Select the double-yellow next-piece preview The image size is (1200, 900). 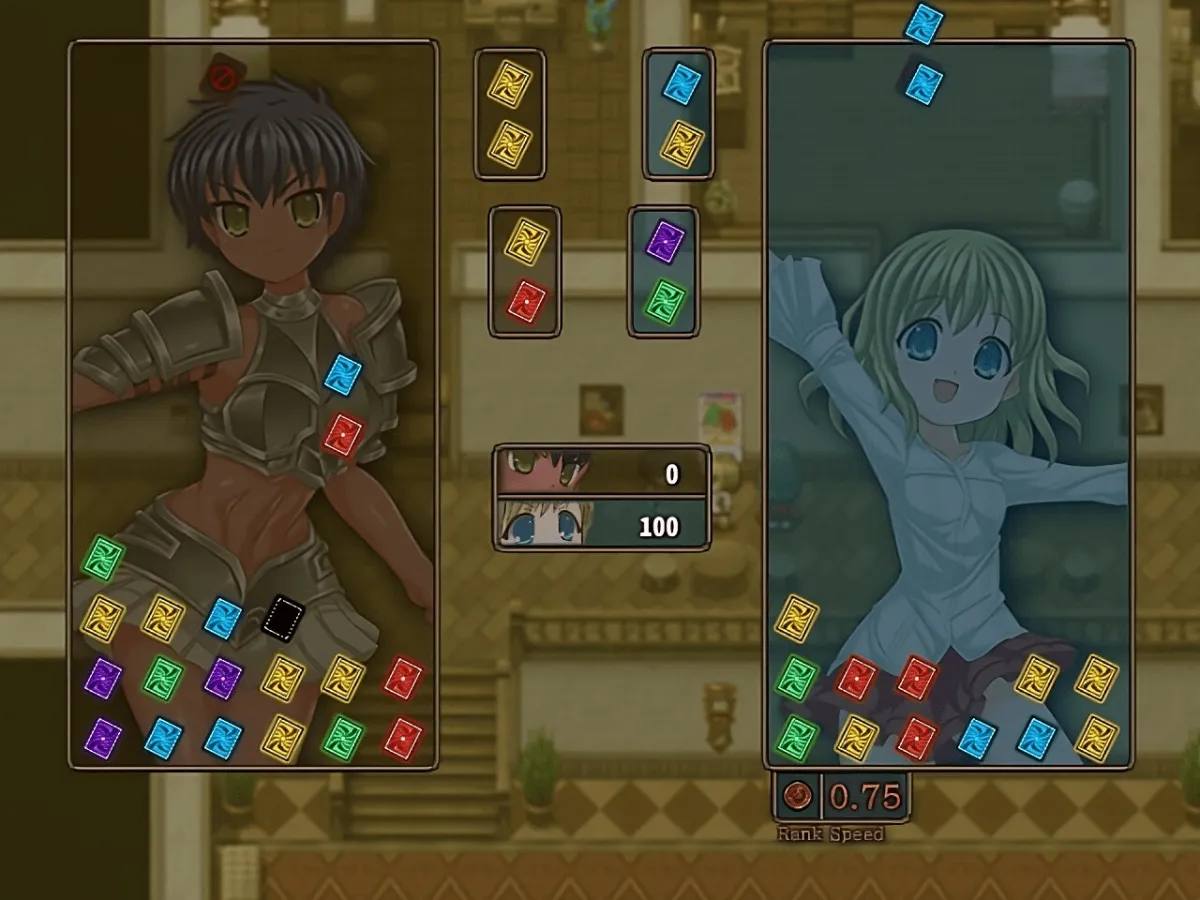(x=510, y=114)
